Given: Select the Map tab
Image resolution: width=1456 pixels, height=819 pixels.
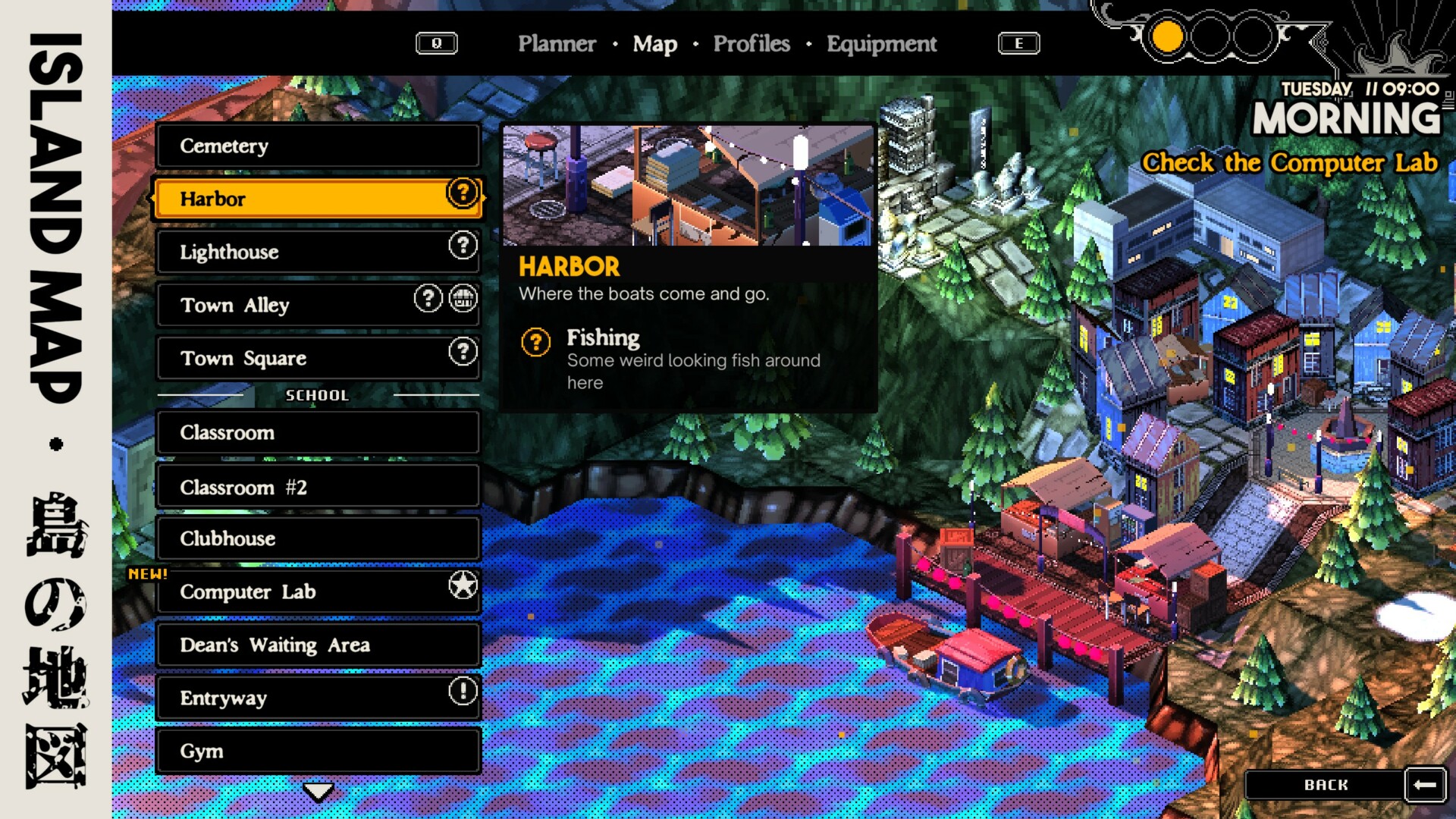Looking at the screenshot, I should point(654,44).
